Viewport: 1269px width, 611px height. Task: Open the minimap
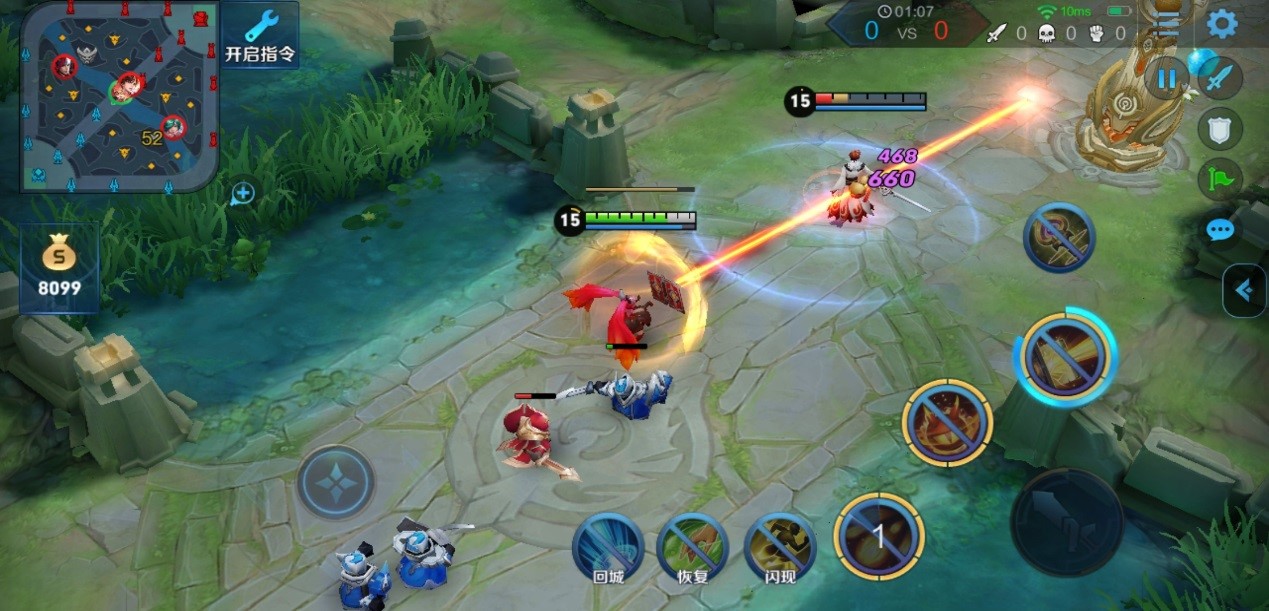click(118, 95)
